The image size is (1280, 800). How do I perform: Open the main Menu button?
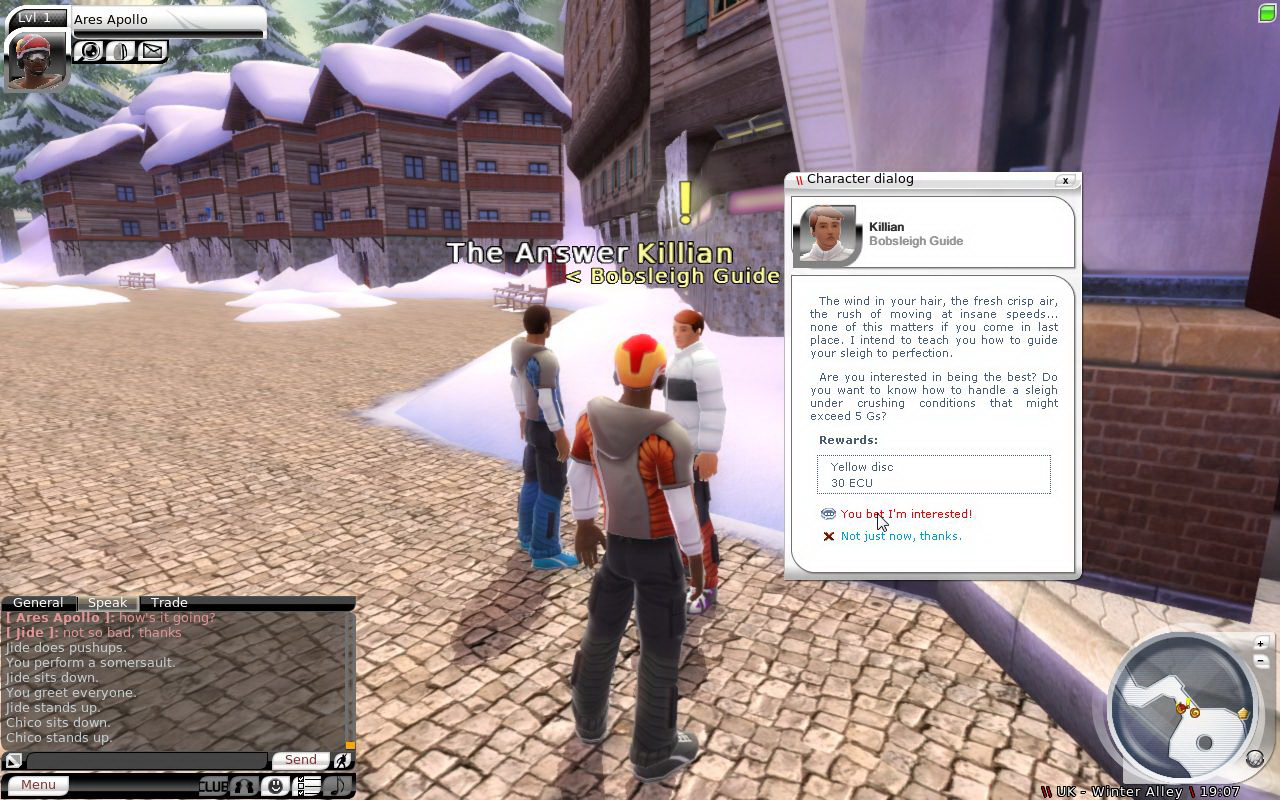point(38,785)
